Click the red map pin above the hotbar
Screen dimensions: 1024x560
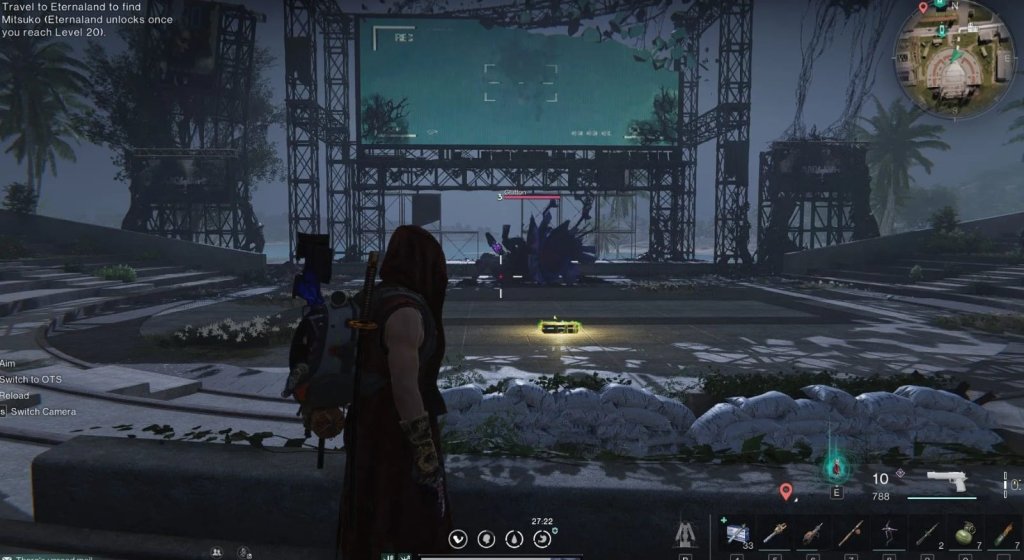pyautogui.click(x=787, y=491)
